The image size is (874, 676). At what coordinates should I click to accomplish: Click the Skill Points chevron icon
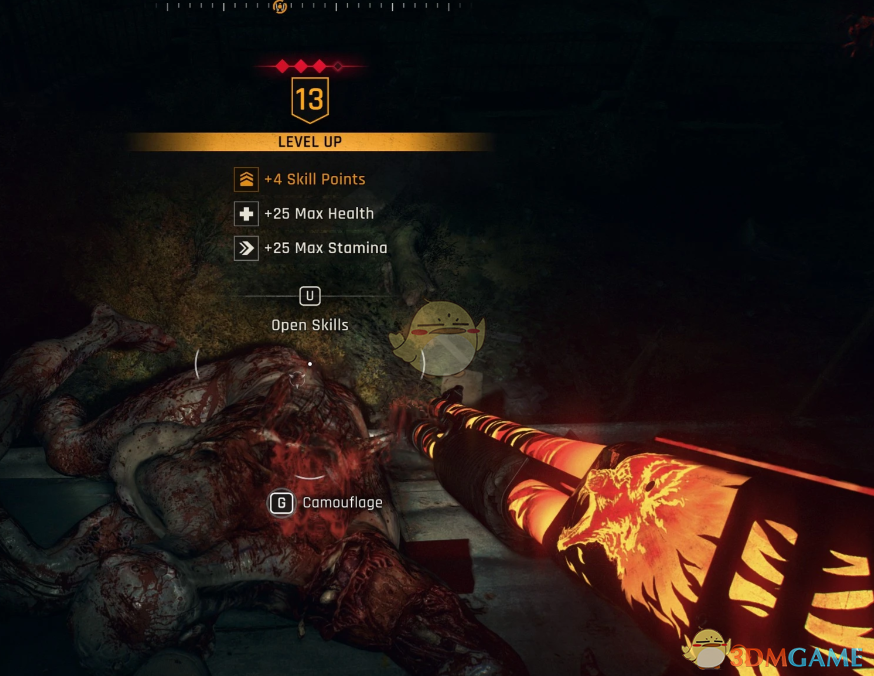(246, 180)
